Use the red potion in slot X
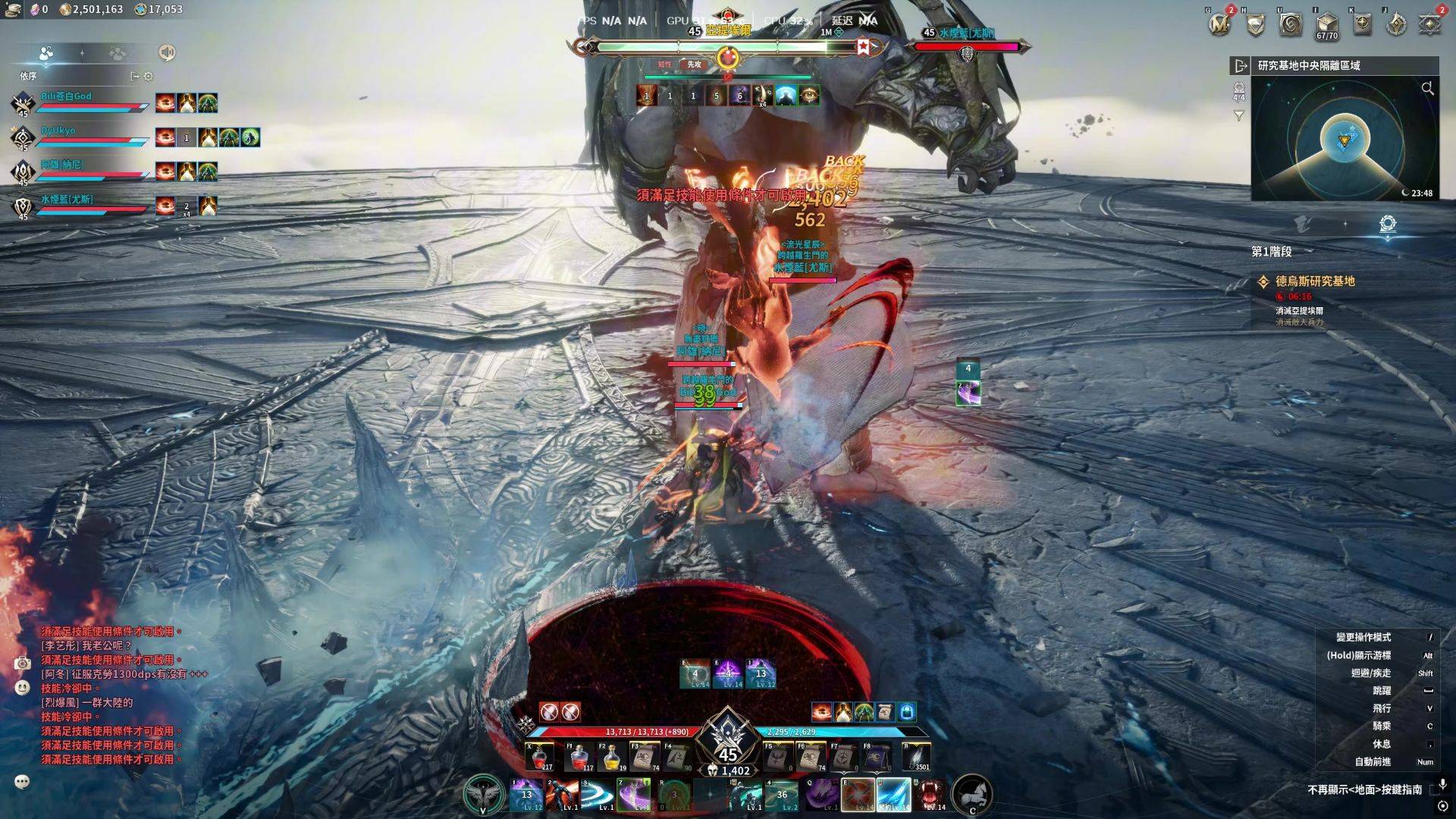1456x819 pixels. click(x=541, y=757)
